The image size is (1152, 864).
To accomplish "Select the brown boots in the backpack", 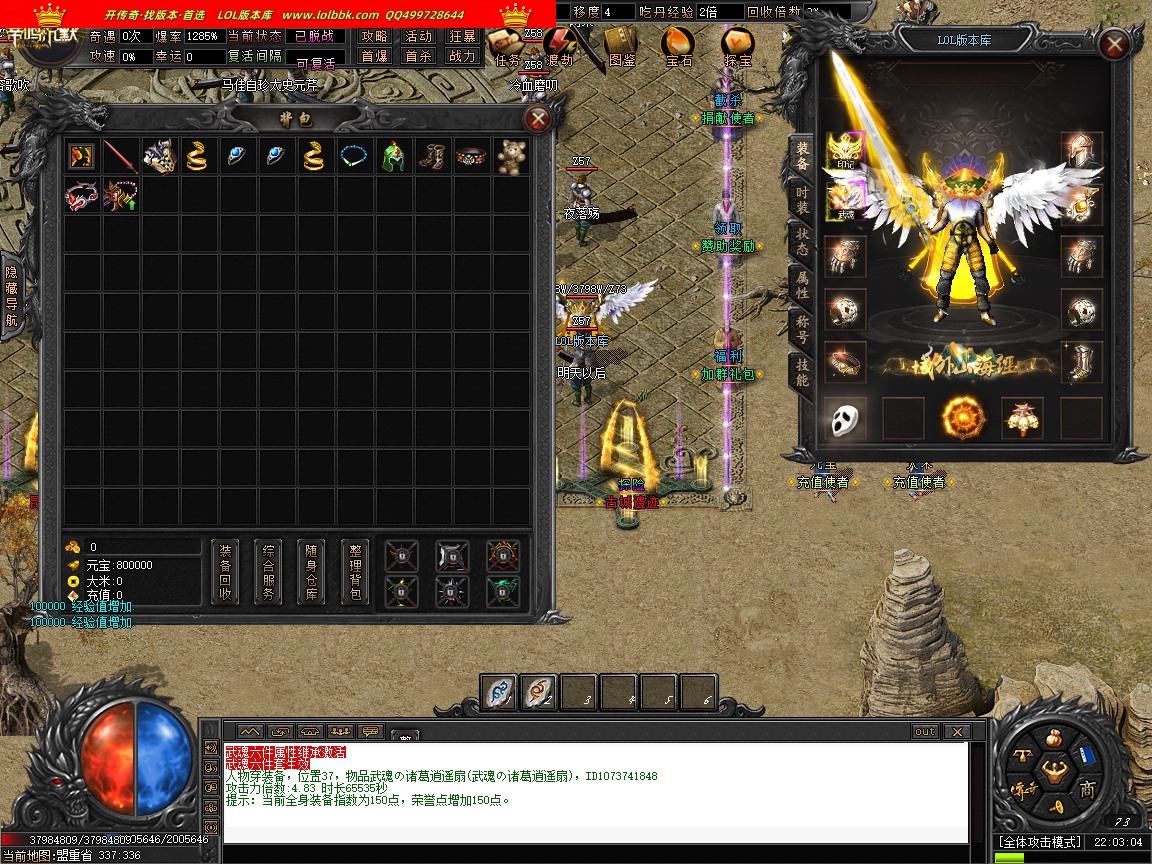I will [x=433, y=157].
